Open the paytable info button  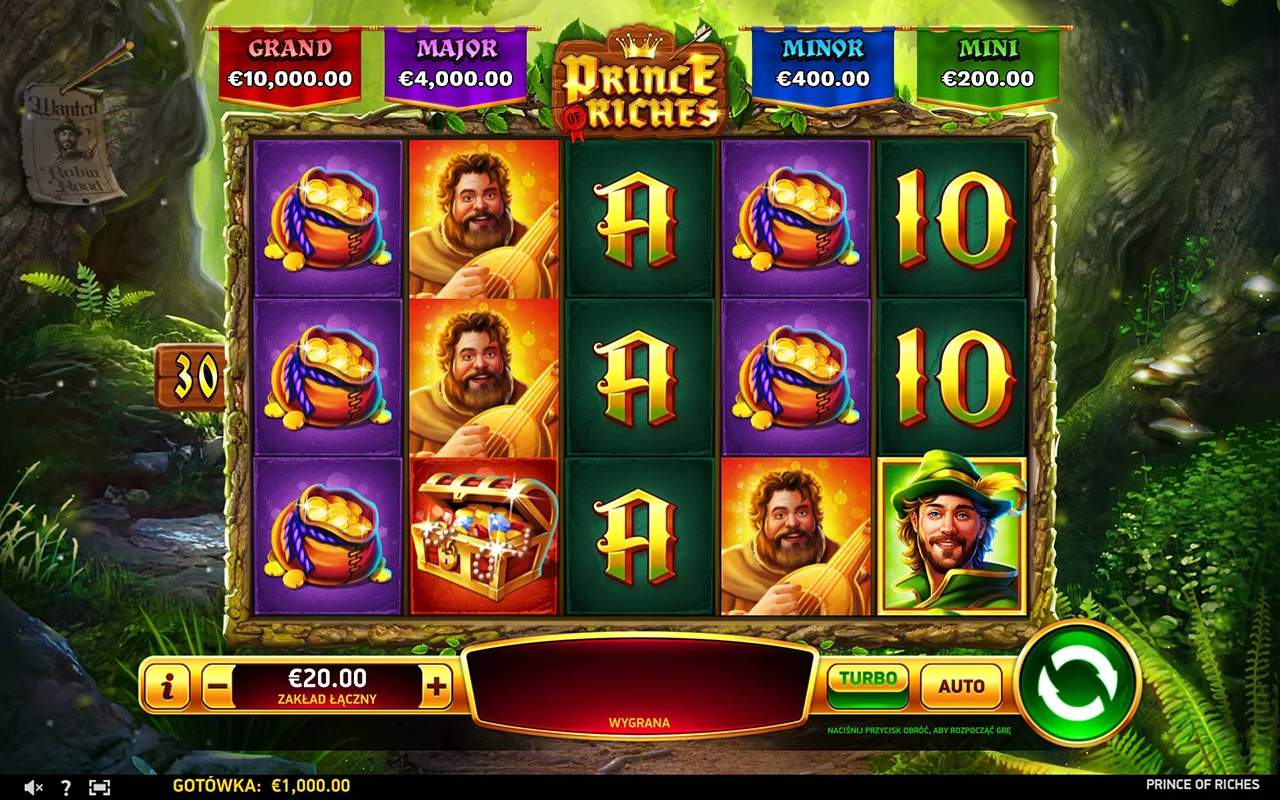click(x=168, y=687)
